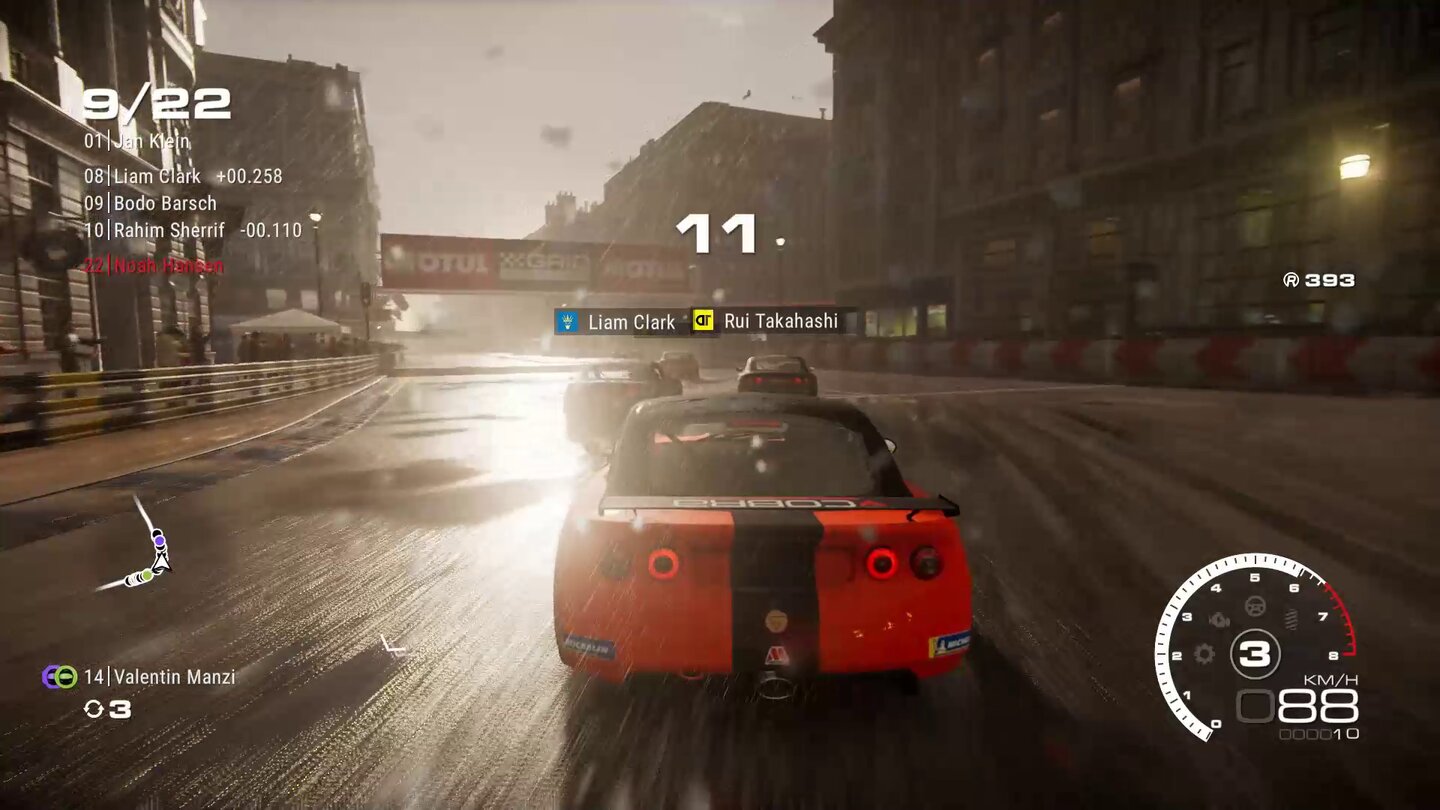Click the 393 reputation counter top right
1440x810 pixels.
click(x=1320, y=281)
